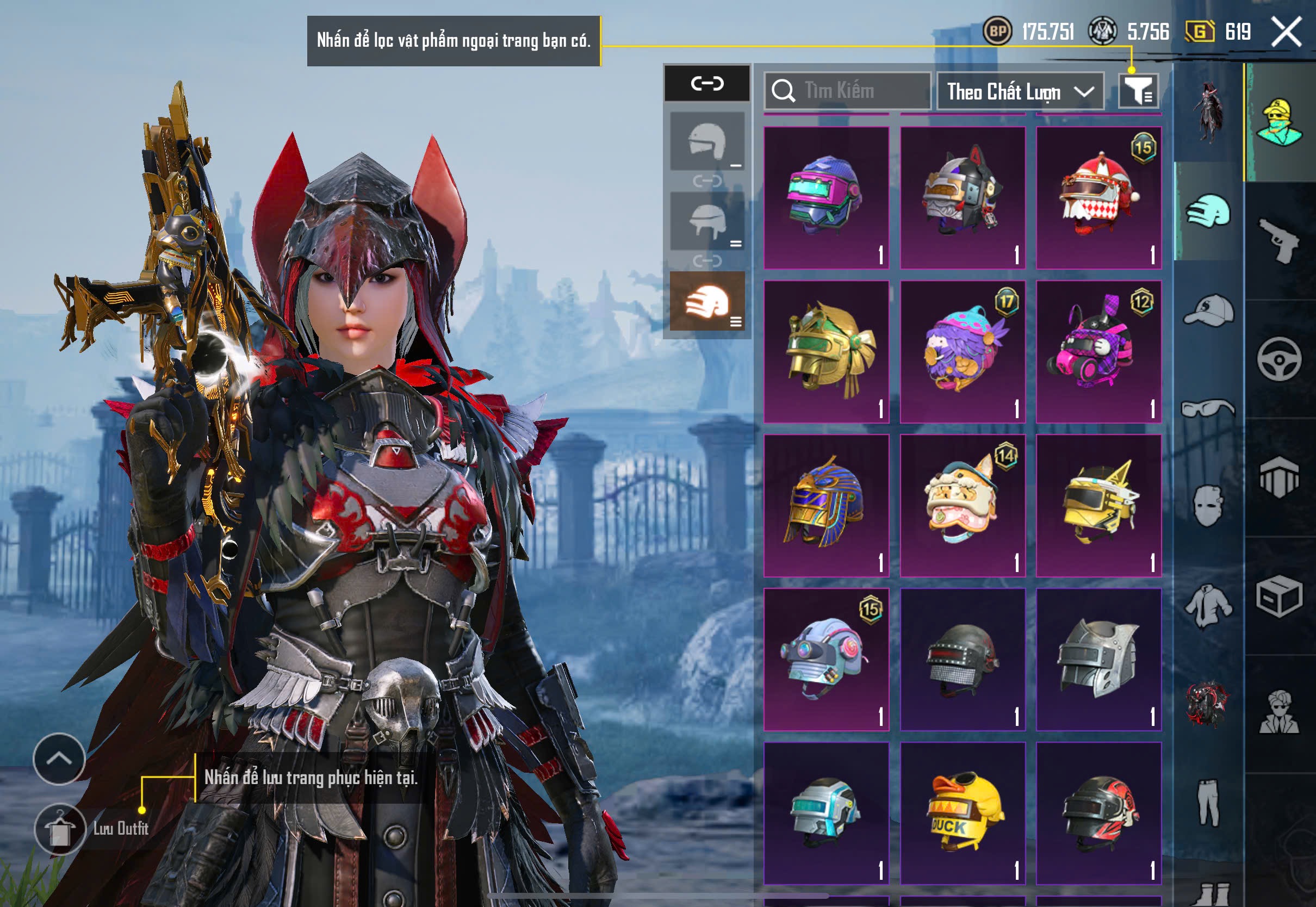Image resolution: width=1316 pixels, height=907 pixels.
Task: Toggle the chain link button
Action: pos(707,84)
